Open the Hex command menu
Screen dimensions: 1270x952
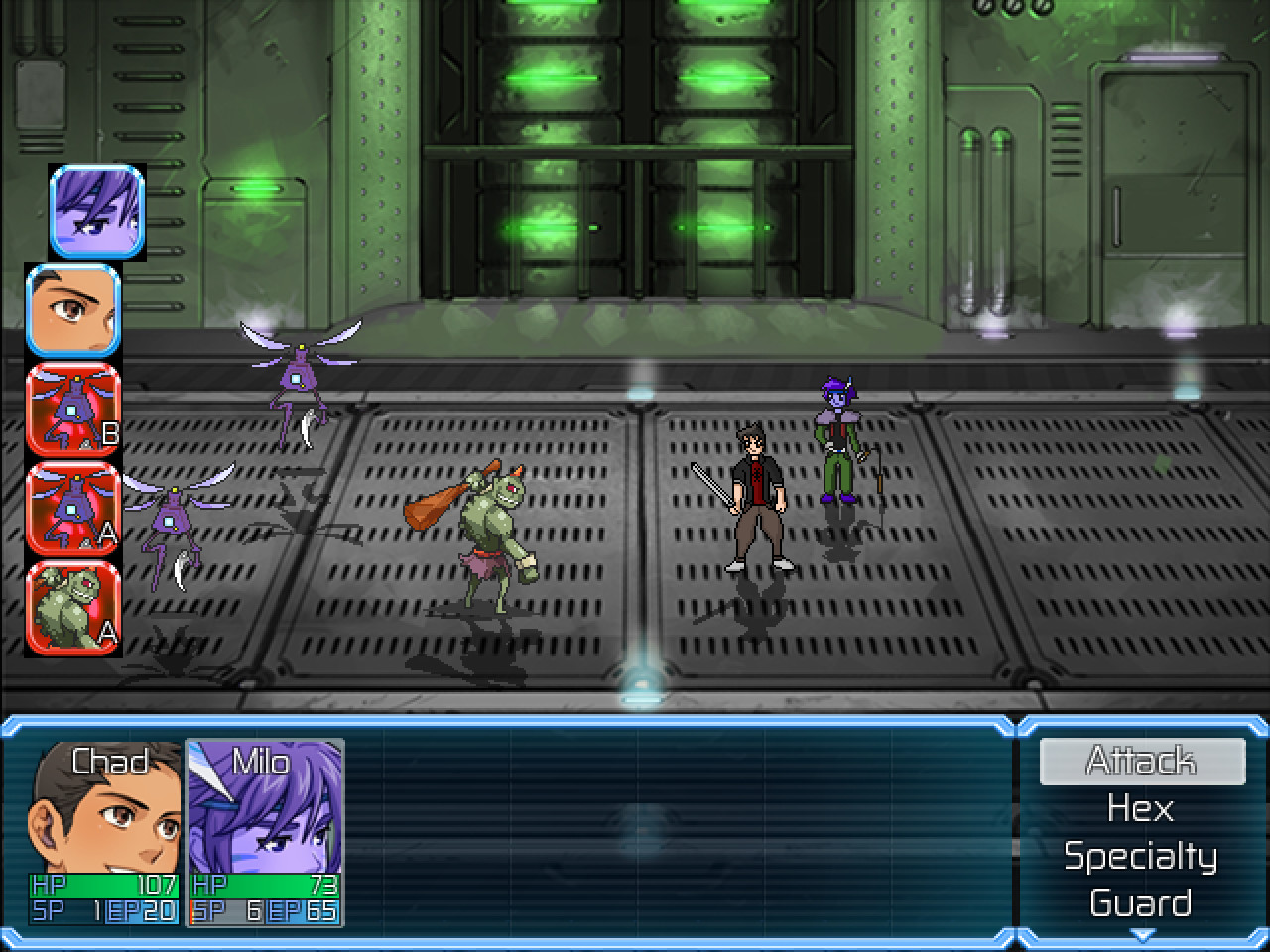click(1140, 808)
